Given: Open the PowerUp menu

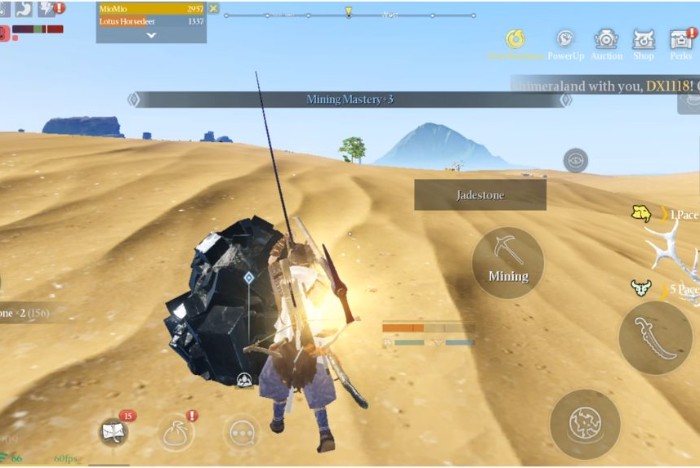Looking at the screenshot, I should (565, 41).
